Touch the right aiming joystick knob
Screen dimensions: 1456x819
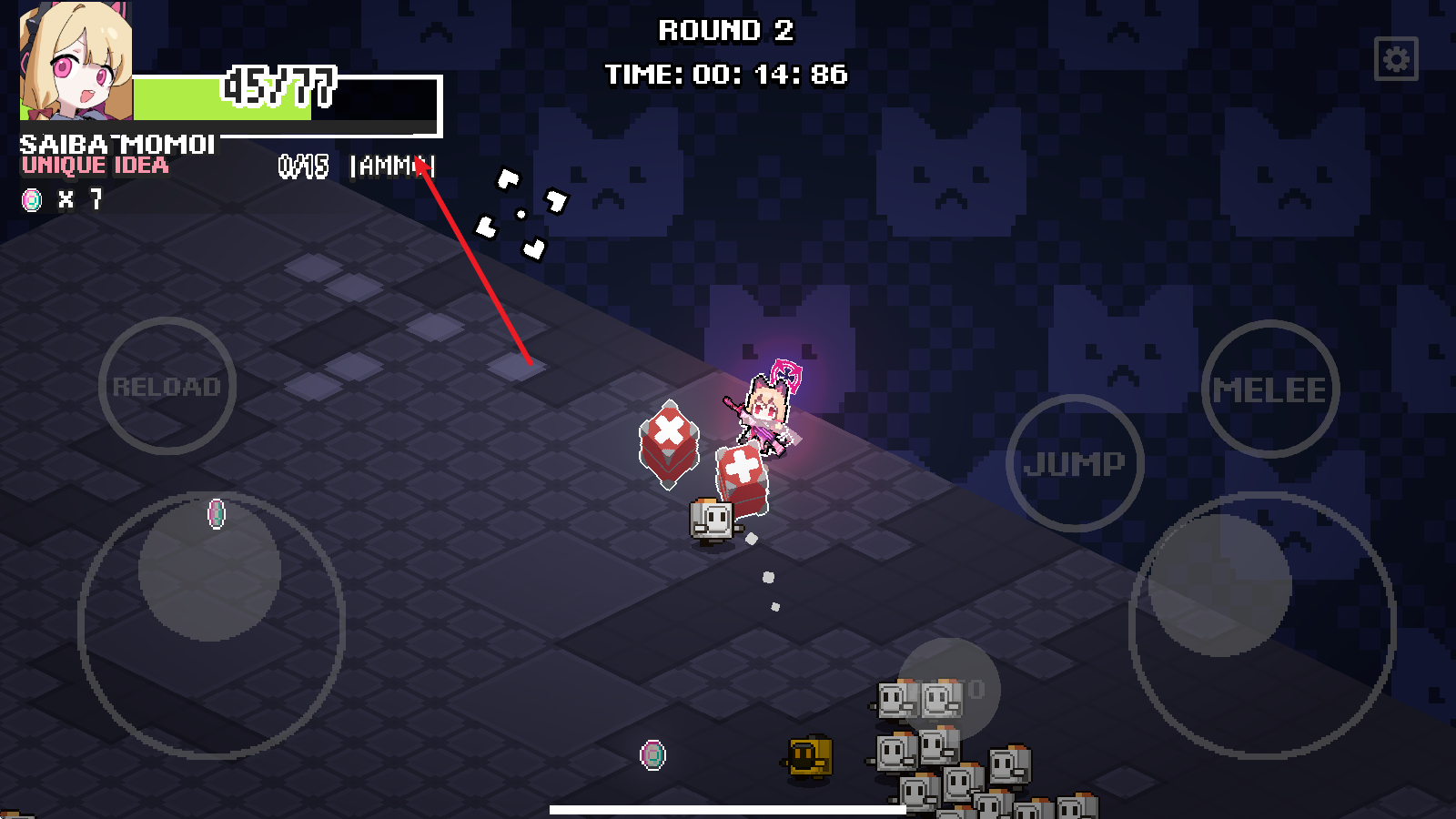pos(1219,585)
